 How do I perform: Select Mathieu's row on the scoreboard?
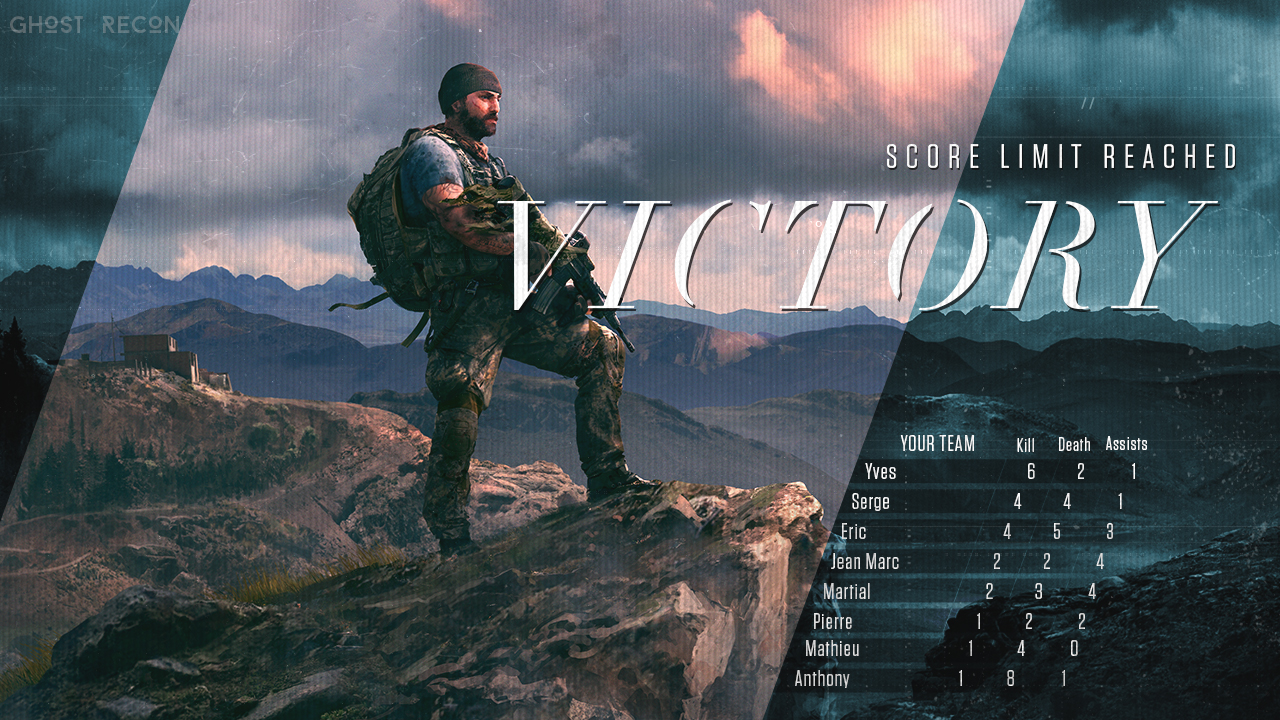(x=832, y=649)
